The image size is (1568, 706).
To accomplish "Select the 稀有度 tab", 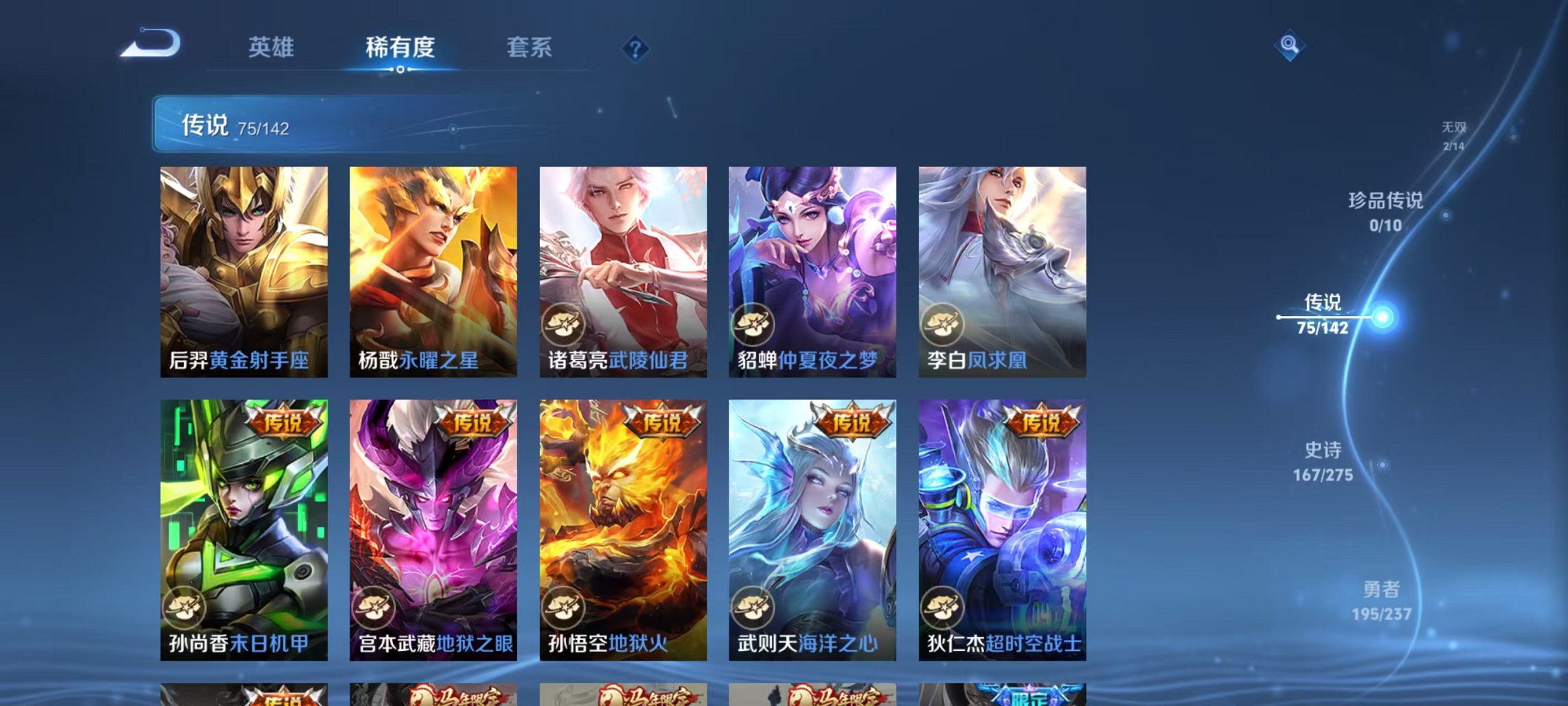I will [x=400, y=48].
